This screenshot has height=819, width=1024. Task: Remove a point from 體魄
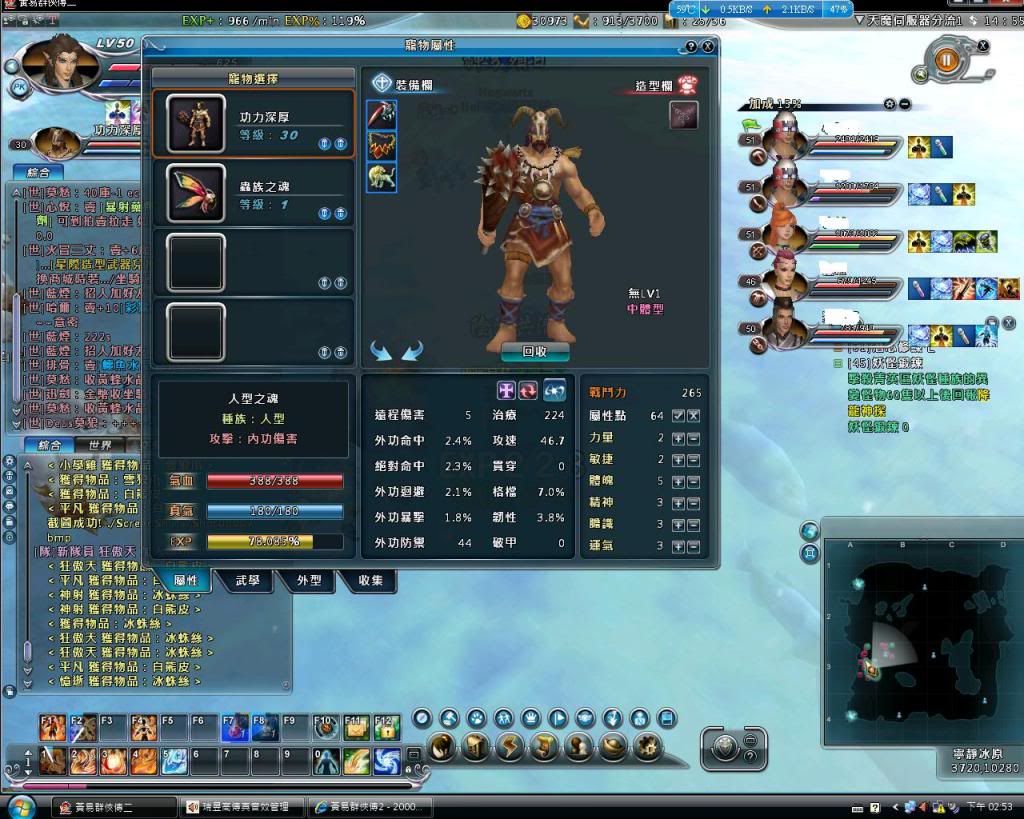click(x=693, y=481)
